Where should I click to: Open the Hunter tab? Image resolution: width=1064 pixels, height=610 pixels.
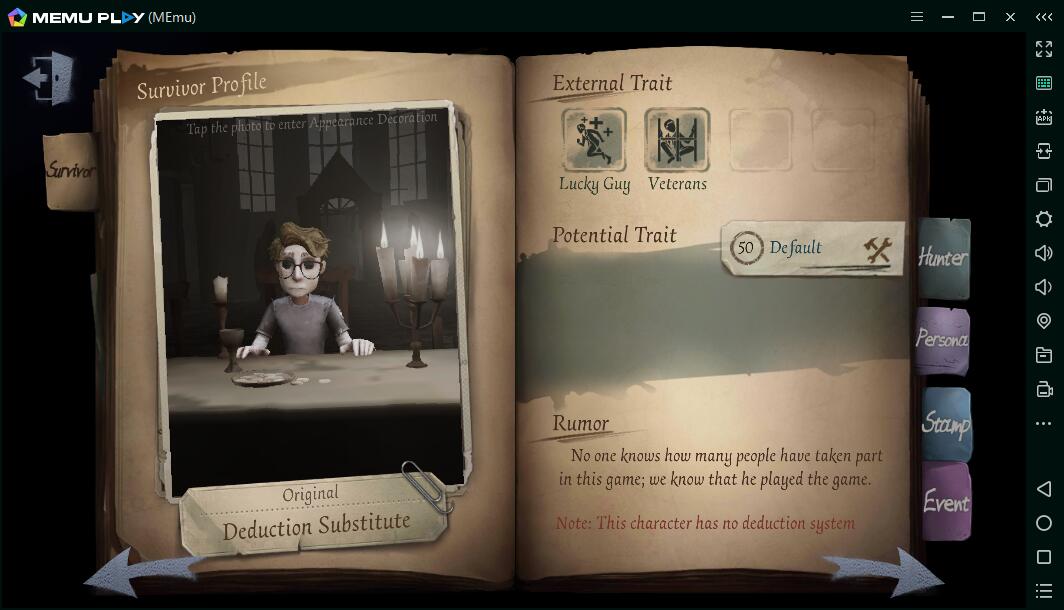pyautogui.click(x=943, y=258)
